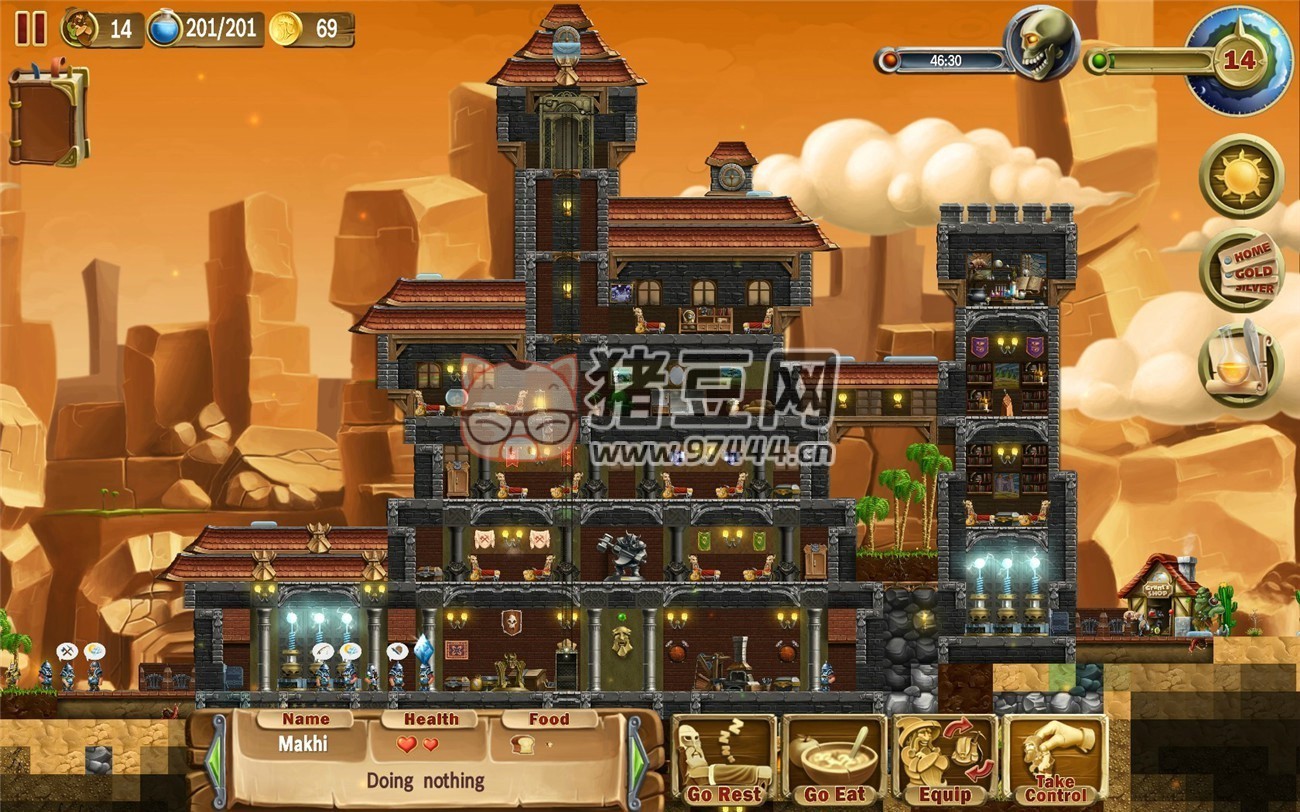The image size is (1300, 812).
Task: Open the Equip menu
Action: click(944, 762)
